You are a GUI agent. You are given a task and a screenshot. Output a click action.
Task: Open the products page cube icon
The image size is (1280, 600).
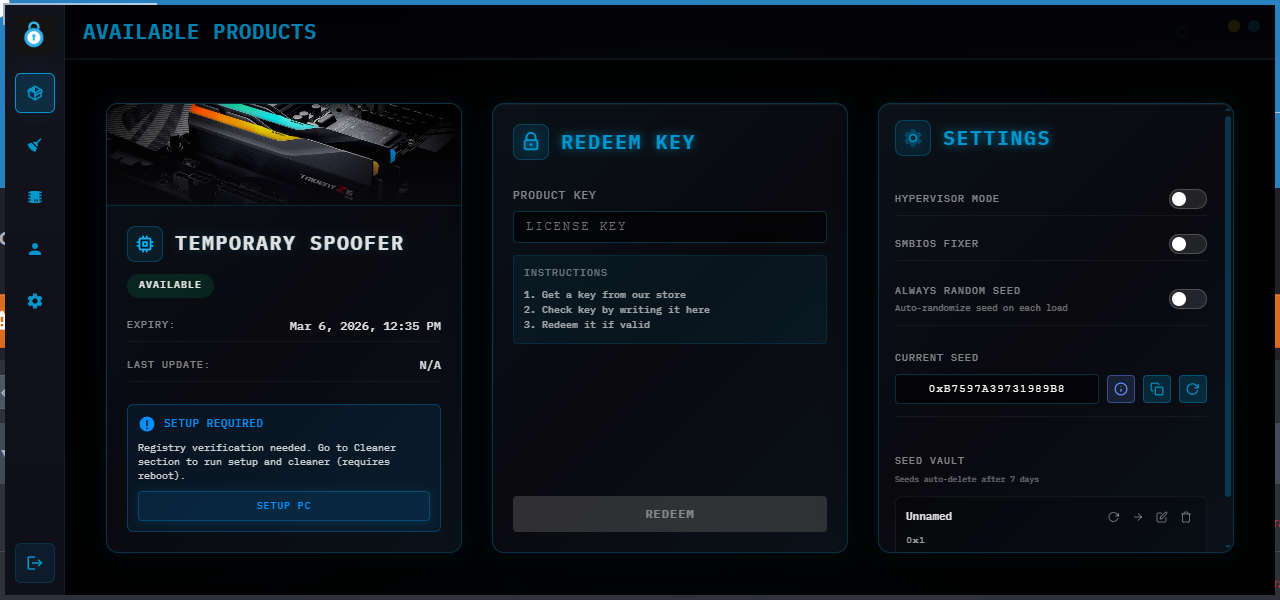pyautogui.click(x=35, y=93)
